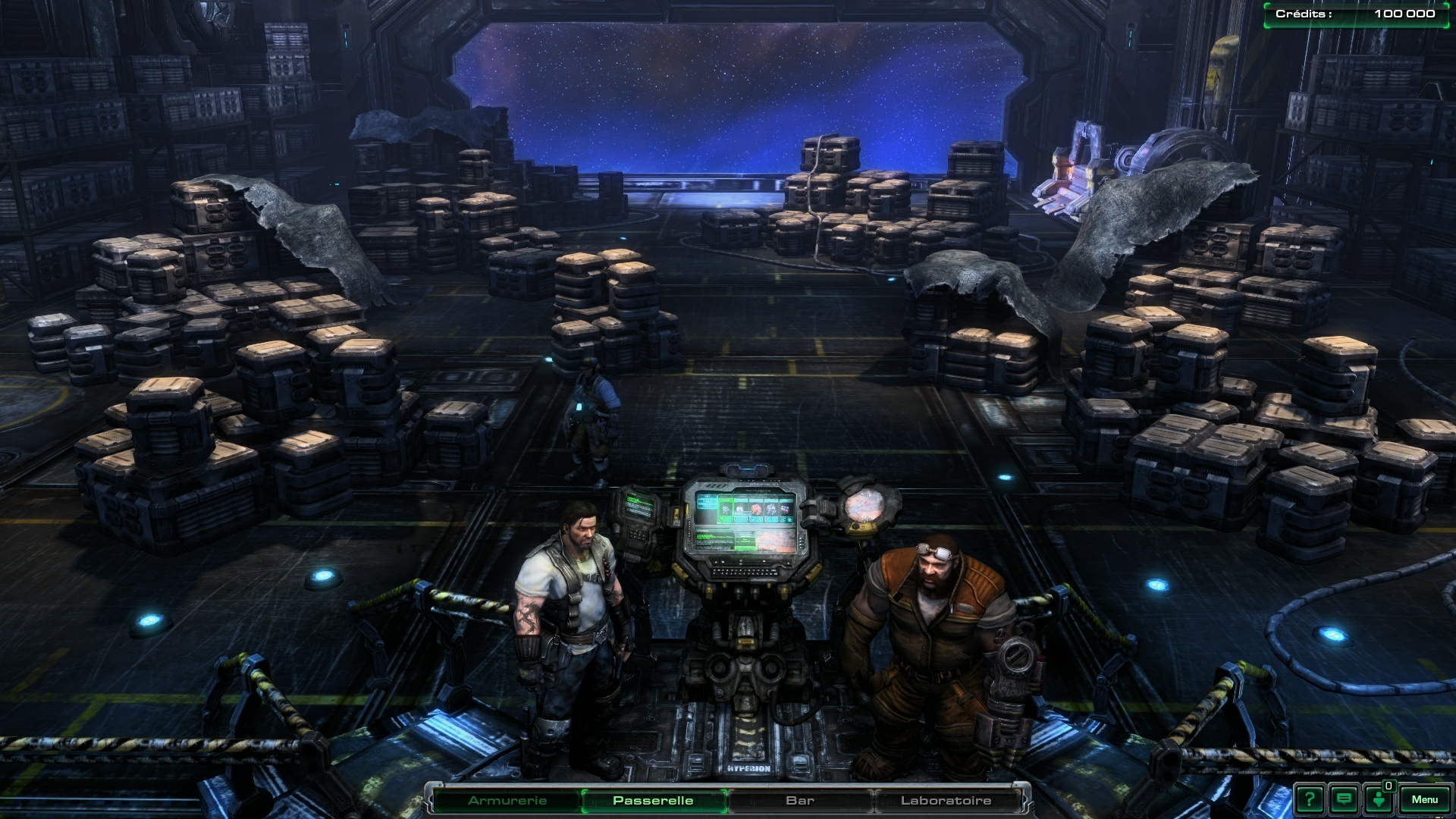The height and width of the screenshot is (819, 1456).
Task: Open the friends list icon
Action: click(x=1379, y=799)
